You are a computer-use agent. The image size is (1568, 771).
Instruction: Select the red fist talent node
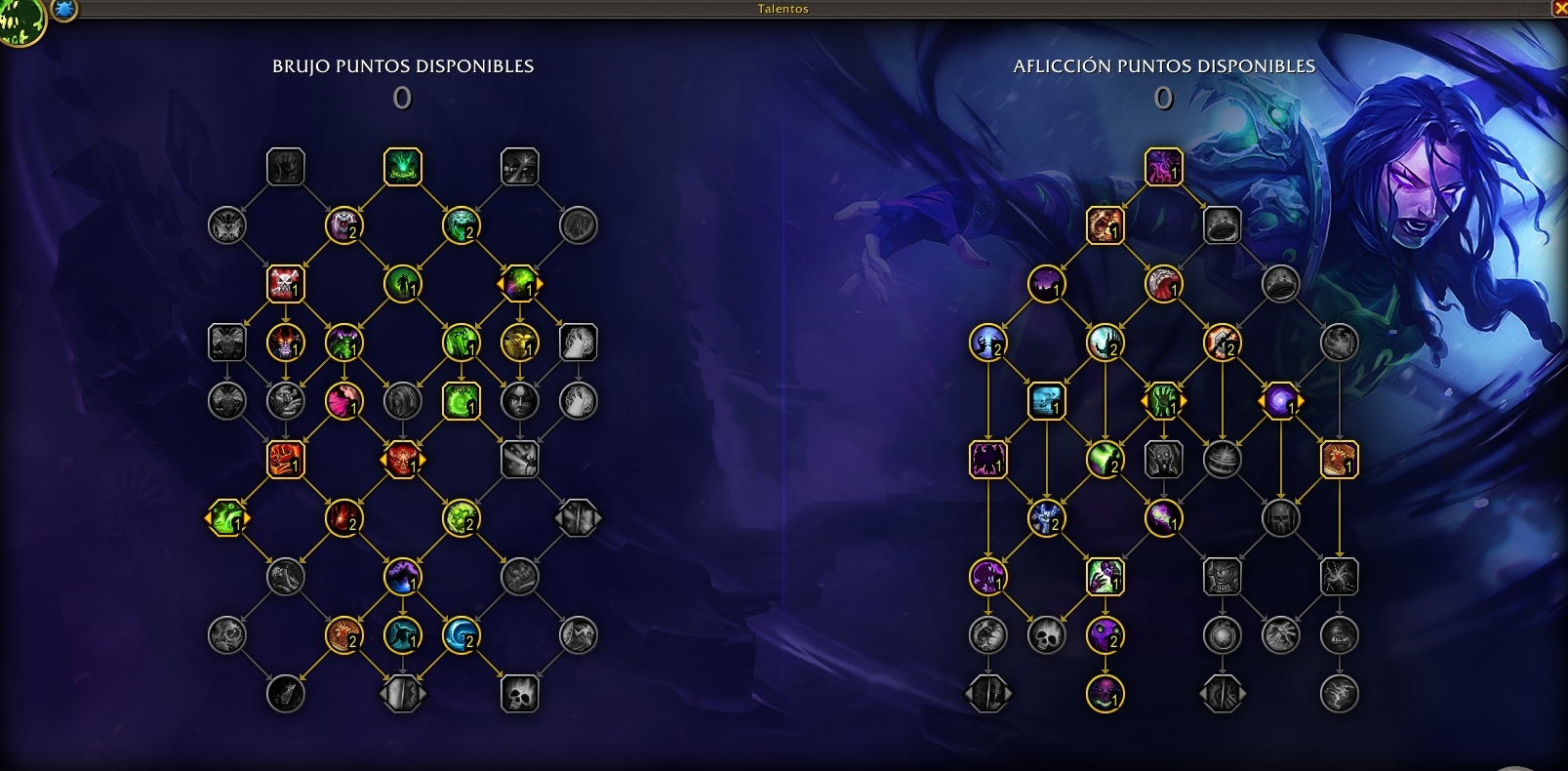click(x=285, y=460)
